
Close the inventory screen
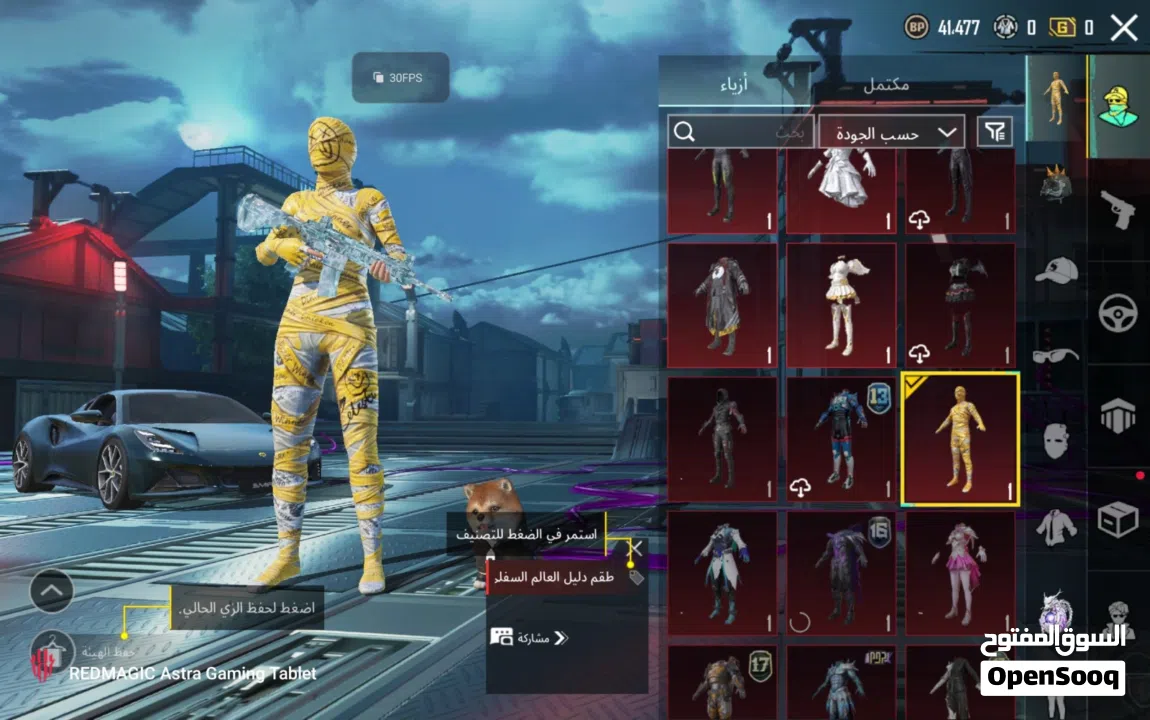point(1124,28)
